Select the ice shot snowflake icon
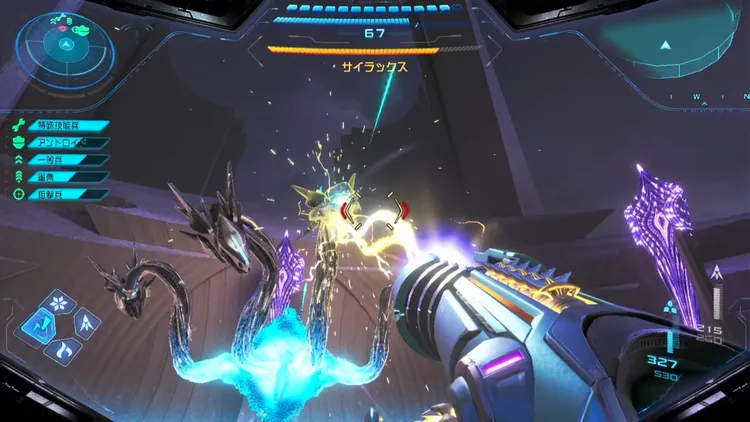This screenshot has height=422, width=750. (60, 302)
